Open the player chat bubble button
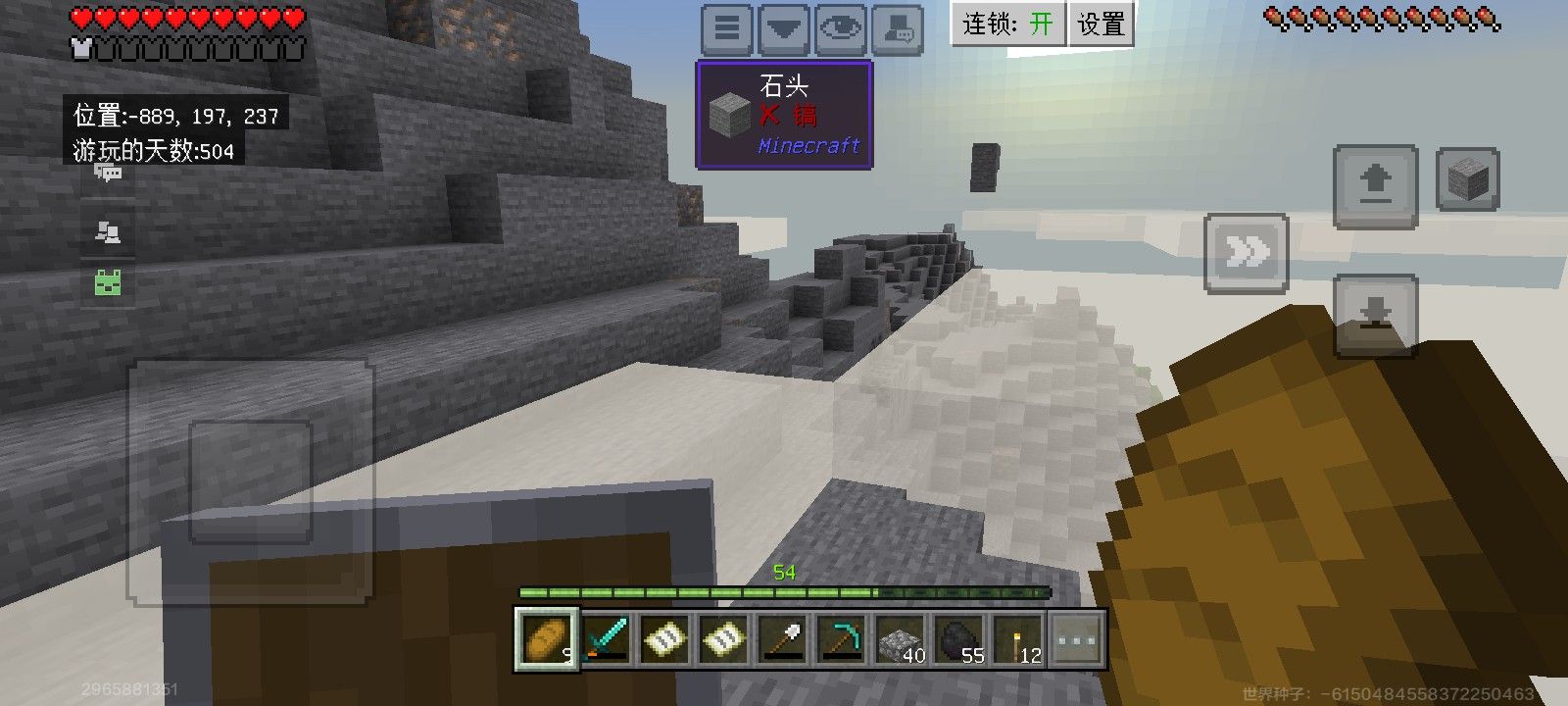Viewport: 1568px width, 706px height. (x=897, y=28)
